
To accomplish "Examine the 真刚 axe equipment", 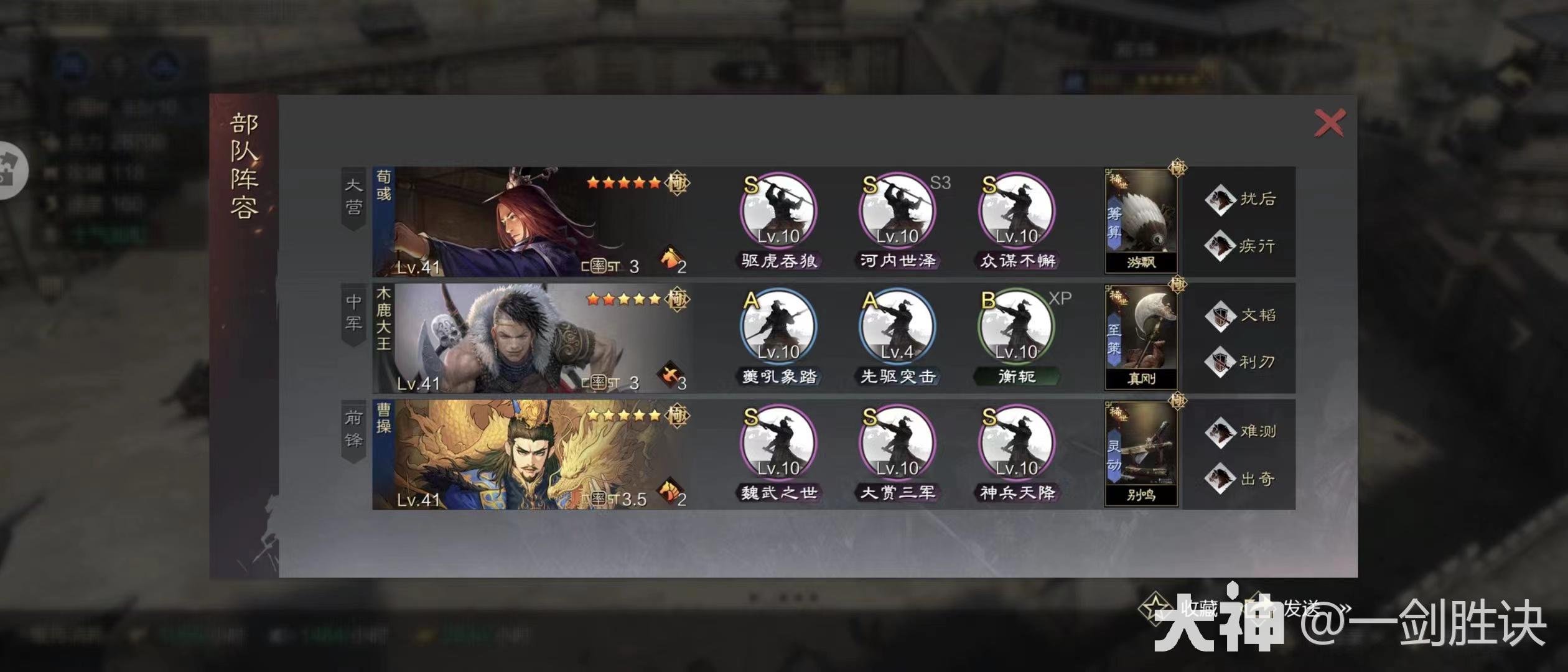I will pos(1141,337).
